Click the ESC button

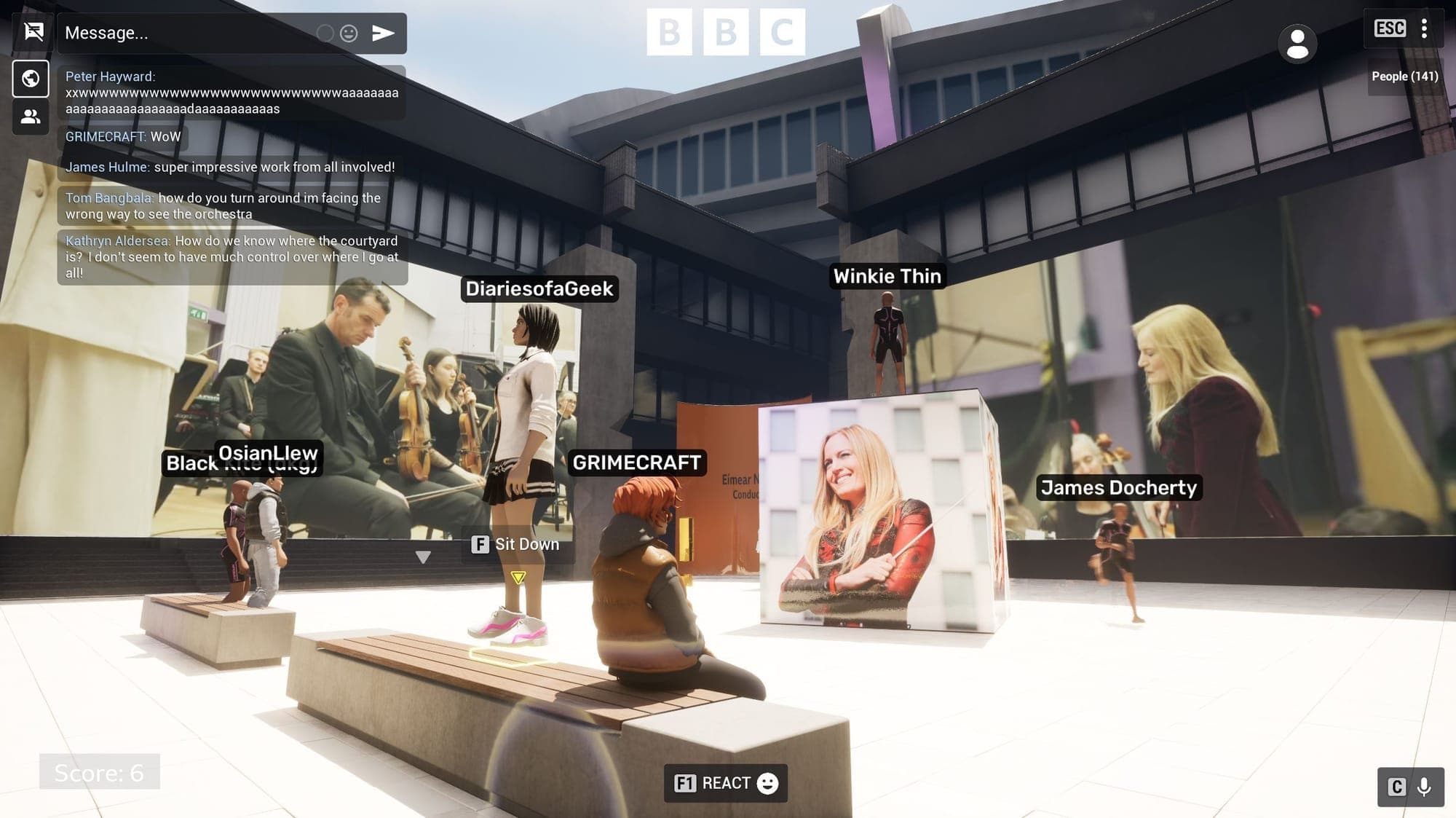tap(1389, 29)
